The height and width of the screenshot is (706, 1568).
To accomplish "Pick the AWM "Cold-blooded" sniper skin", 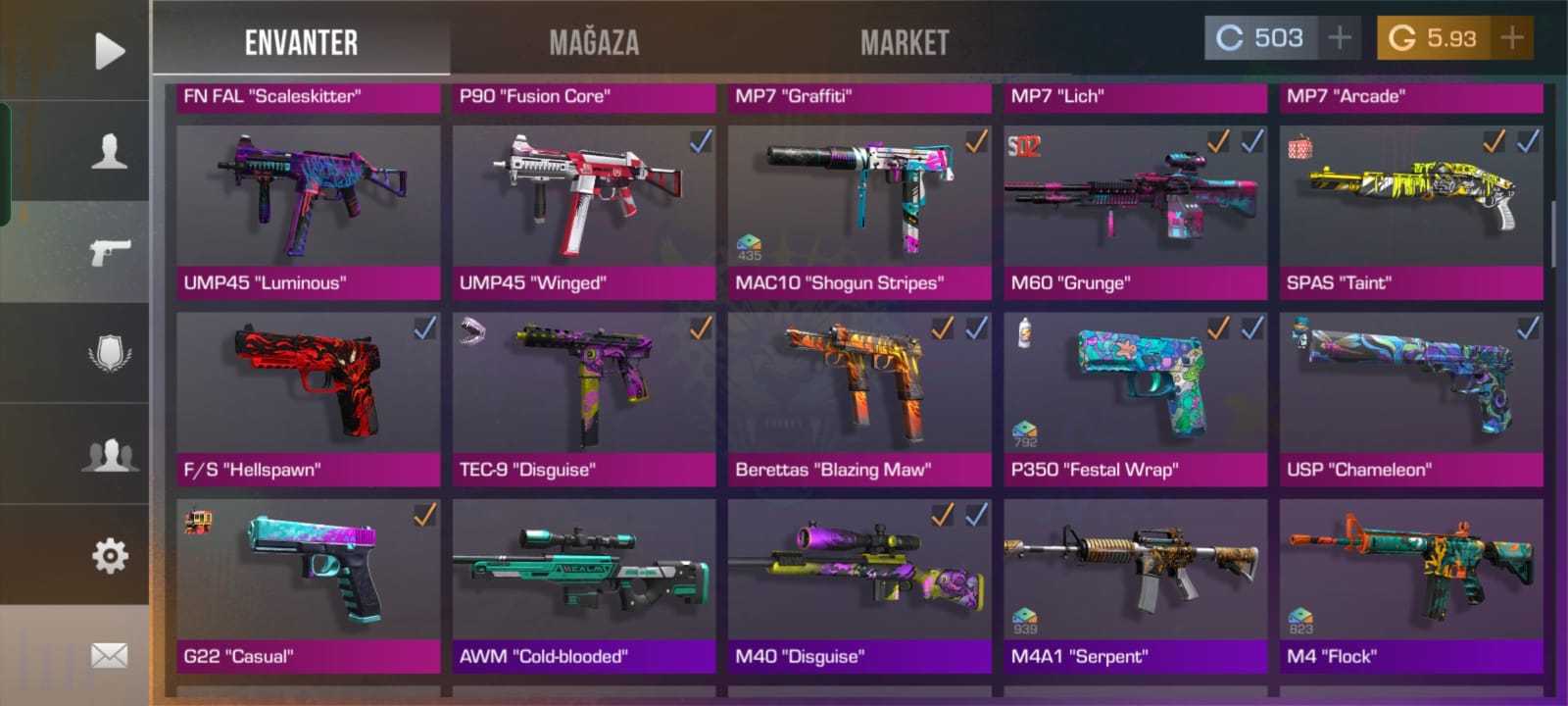I will [583, 583].
